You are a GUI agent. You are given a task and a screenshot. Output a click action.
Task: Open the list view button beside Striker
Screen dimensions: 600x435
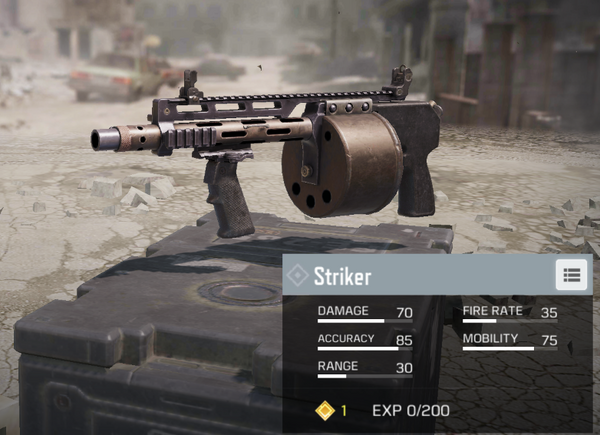(x=572, y=275)
